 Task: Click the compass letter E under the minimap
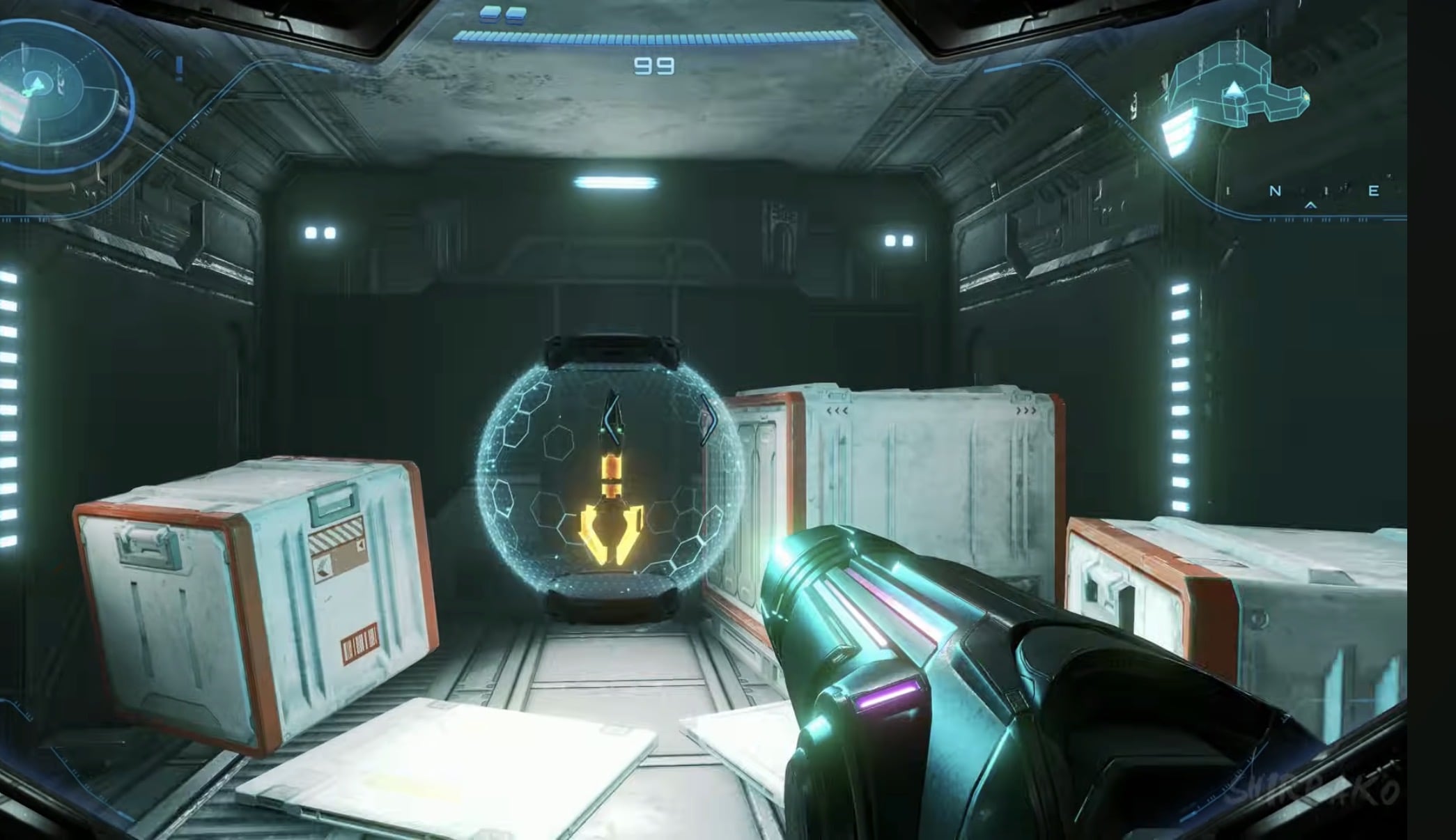click(1374, 190)
